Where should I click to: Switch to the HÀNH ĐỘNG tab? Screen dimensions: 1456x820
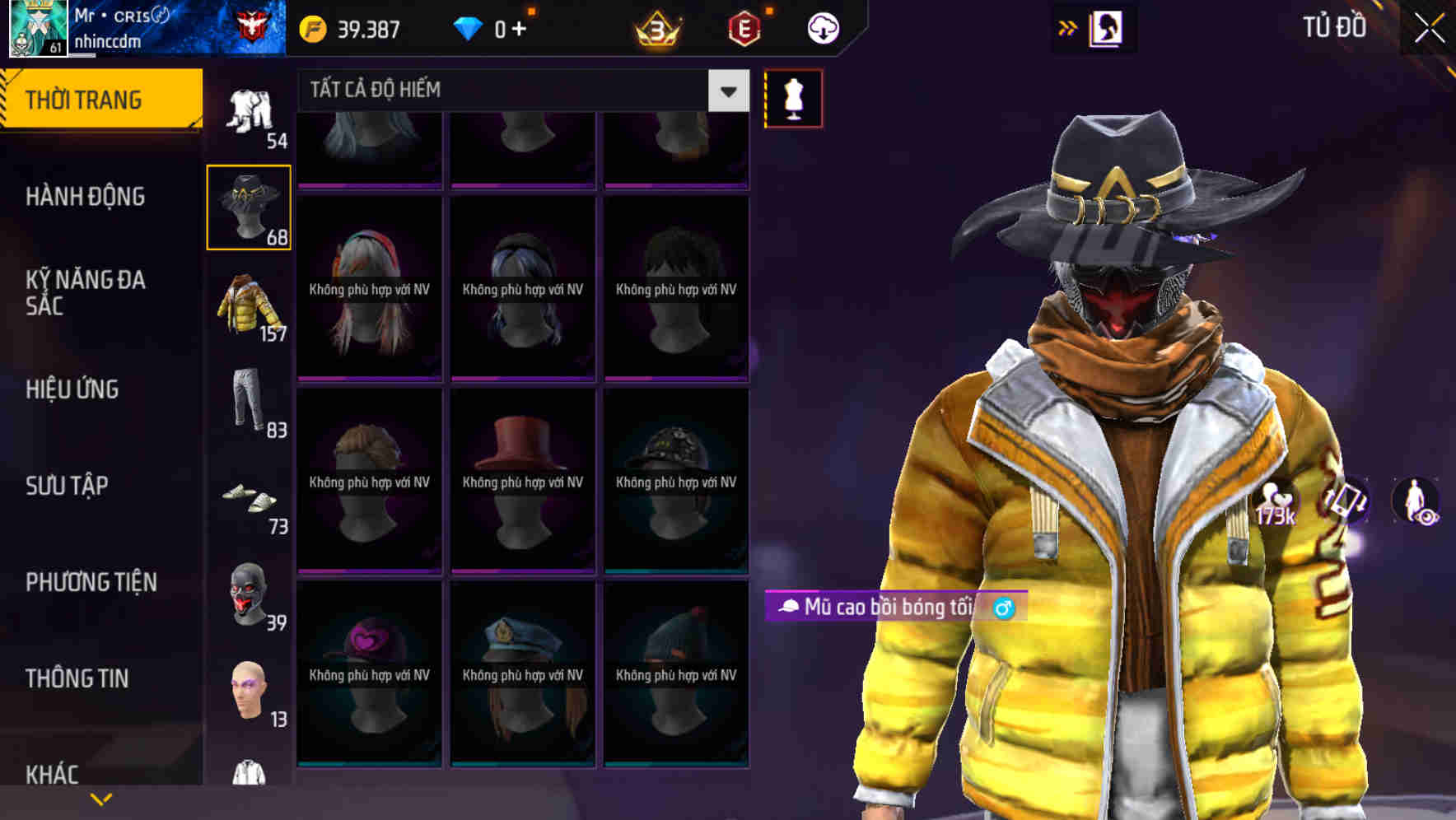tap(86, 197)
